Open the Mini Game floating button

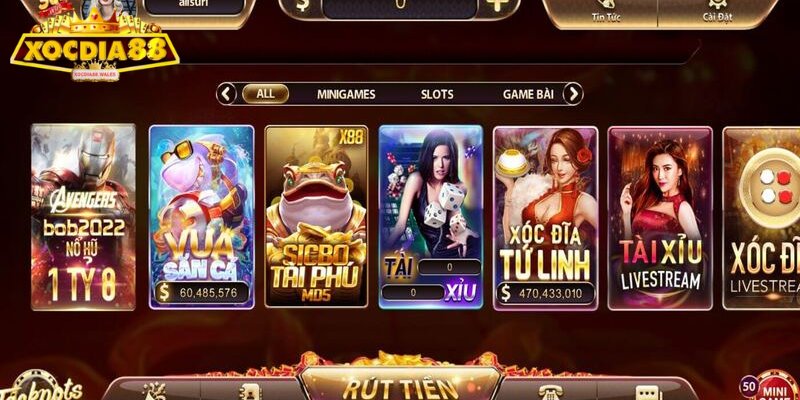[773, 387]
